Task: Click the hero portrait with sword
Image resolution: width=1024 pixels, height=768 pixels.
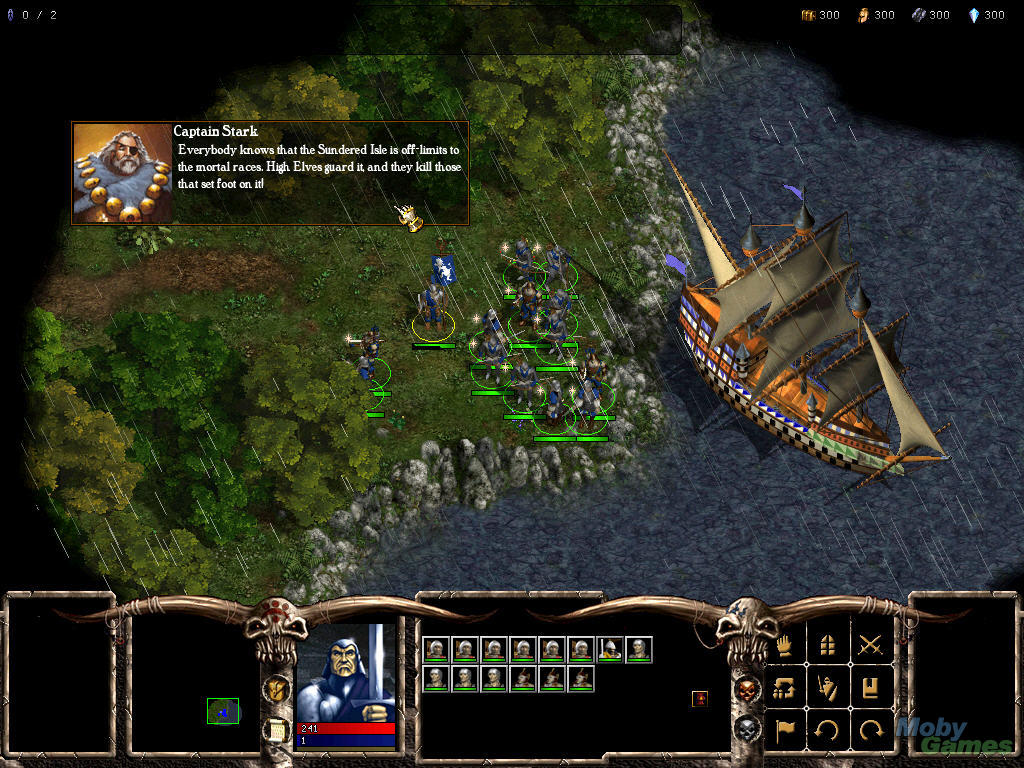Action: 346,672
